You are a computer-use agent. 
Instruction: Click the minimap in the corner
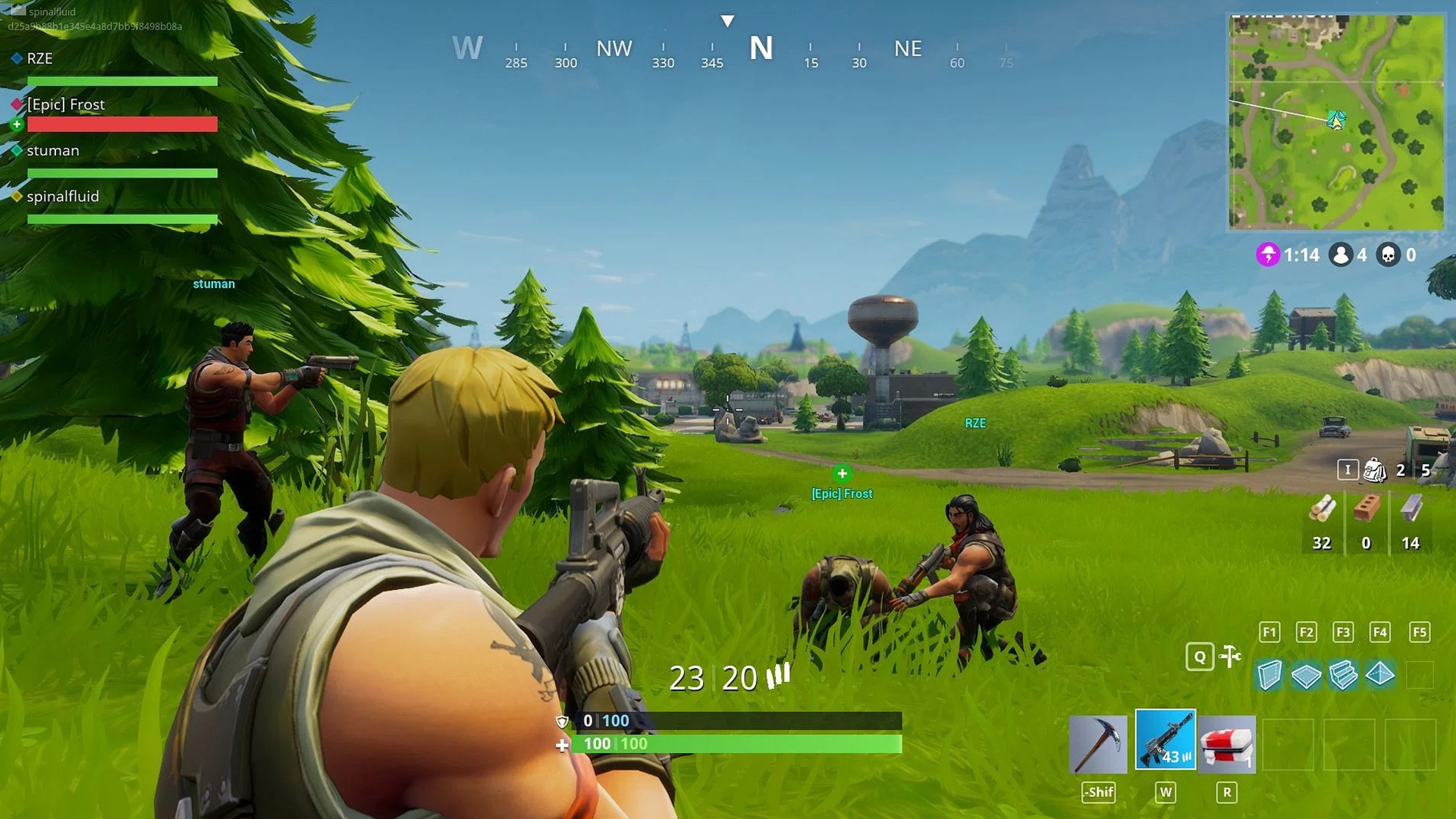[x=1336, y=121]
